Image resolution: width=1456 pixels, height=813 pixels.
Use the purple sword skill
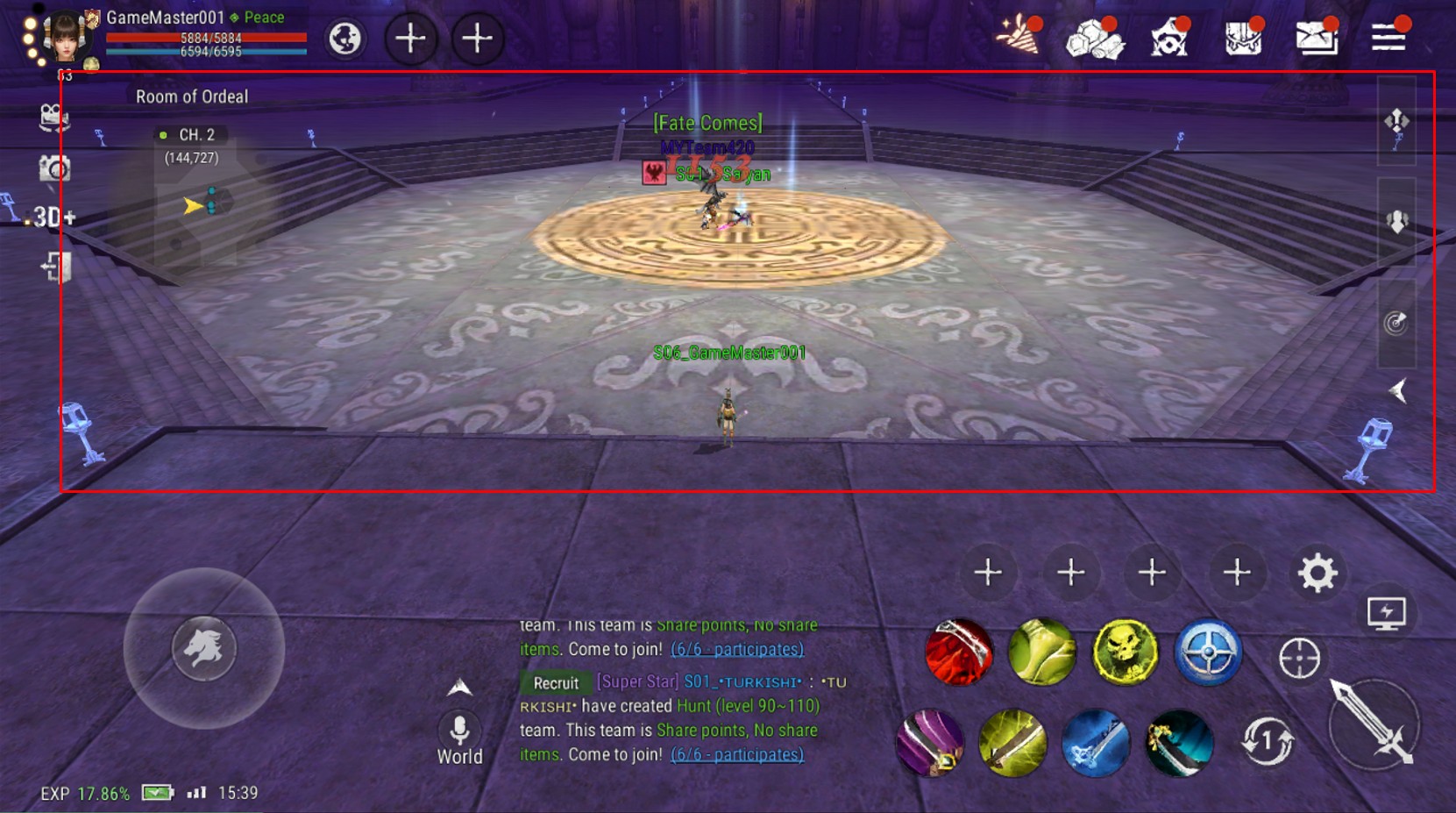pyautogui.click(x=931, y=744)
